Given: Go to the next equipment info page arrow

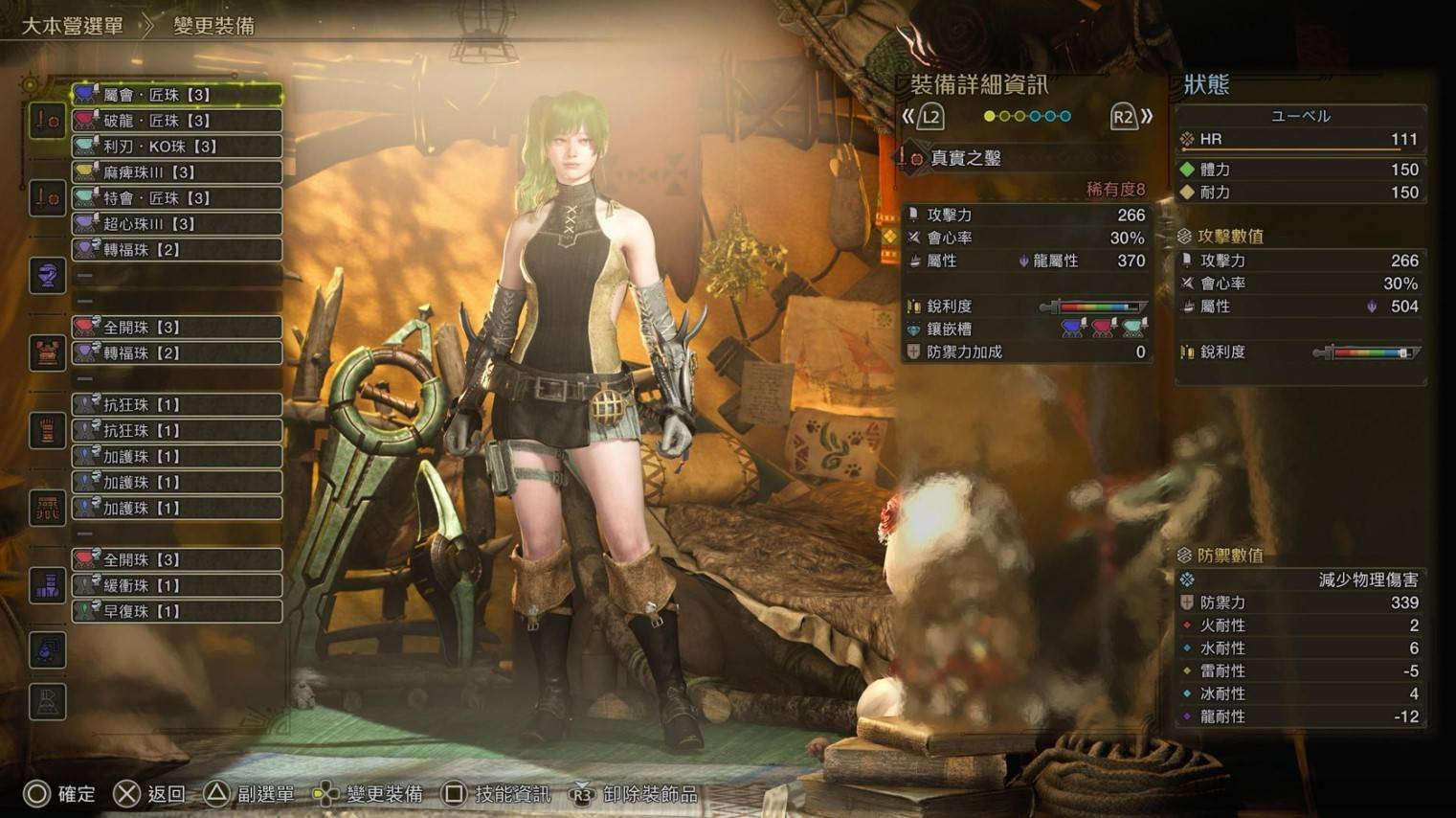Looking at the screenshot, I should tap(1131, 117).
